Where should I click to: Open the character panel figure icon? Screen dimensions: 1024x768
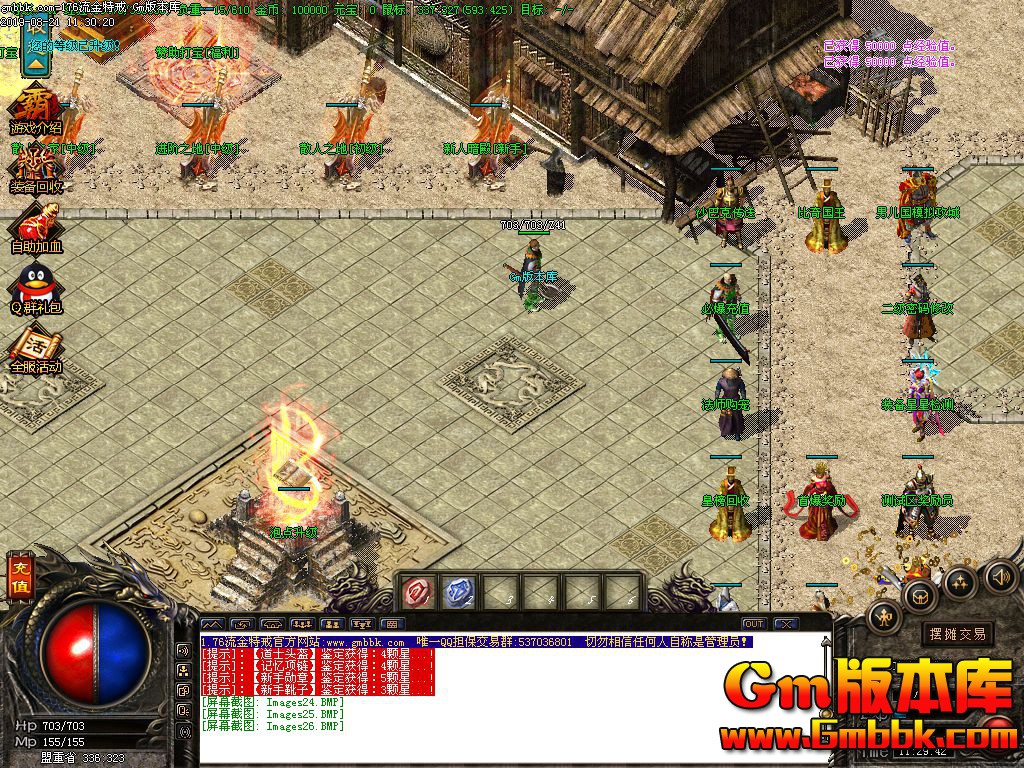(x=884, y=616)
